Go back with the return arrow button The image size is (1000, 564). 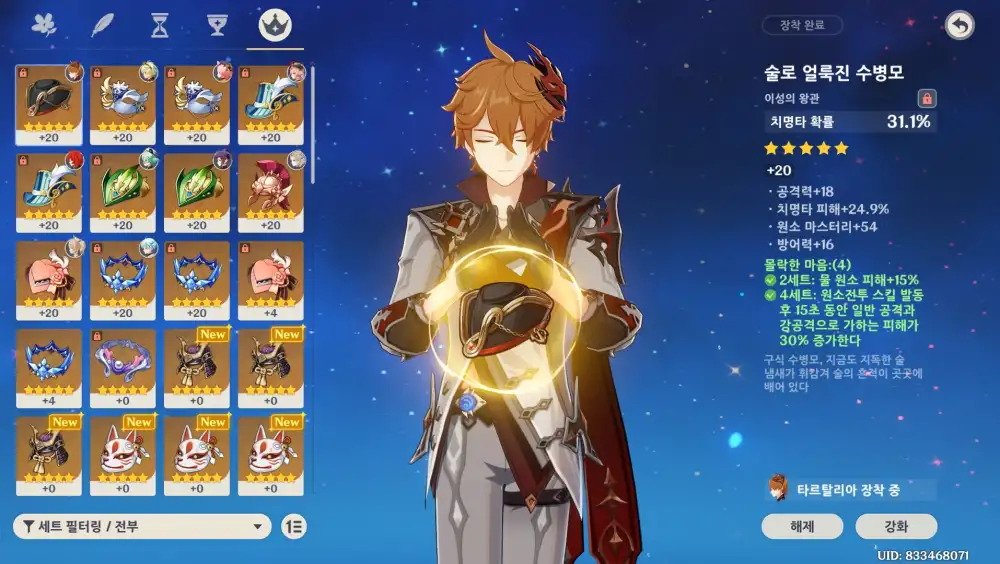(x=959, y=26)
